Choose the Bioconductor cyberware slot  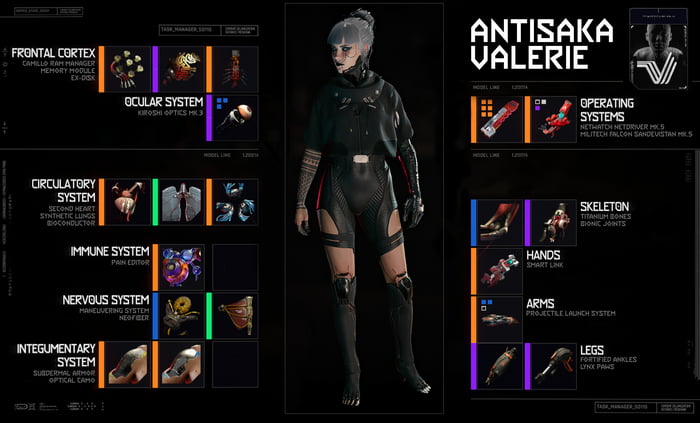(234, 202)
